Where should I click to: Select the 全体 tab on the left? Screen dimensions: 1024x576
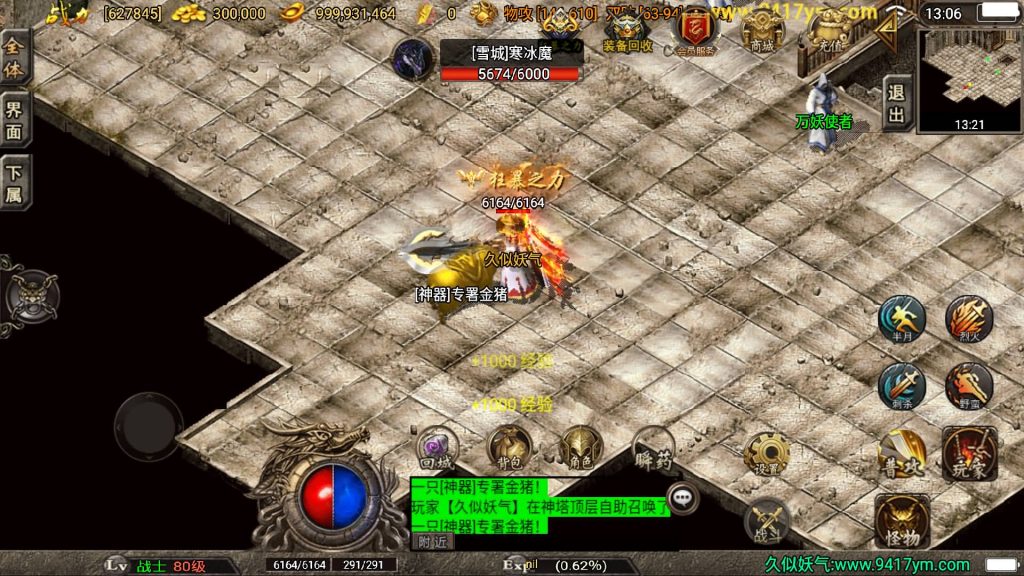click(x=14, y=58)
